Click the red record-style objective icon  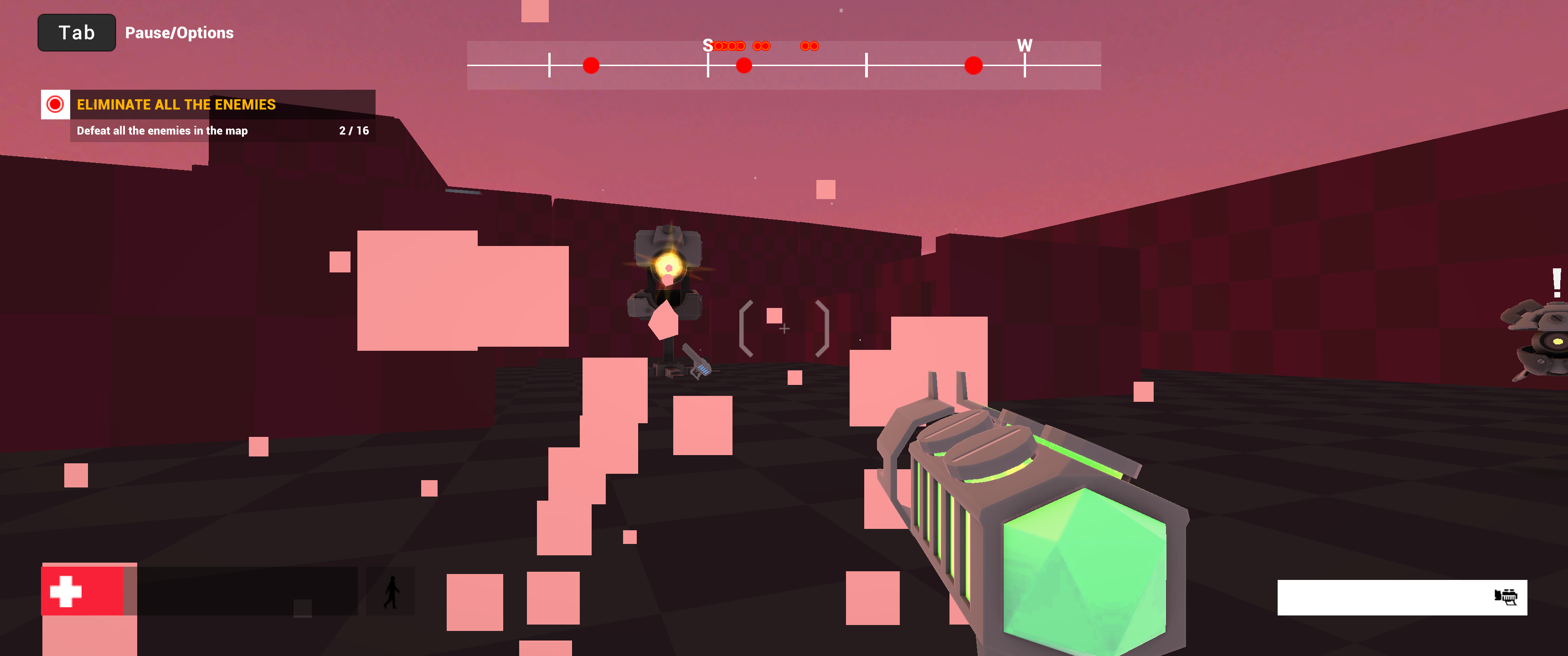pos(56,104)
